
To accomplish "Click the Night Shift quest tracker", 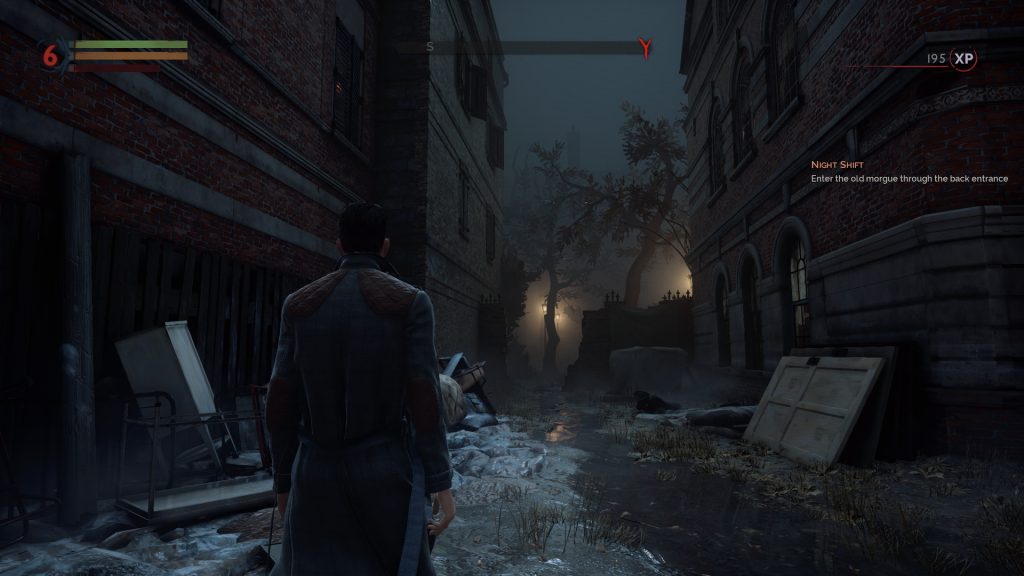I will (908, 171).
